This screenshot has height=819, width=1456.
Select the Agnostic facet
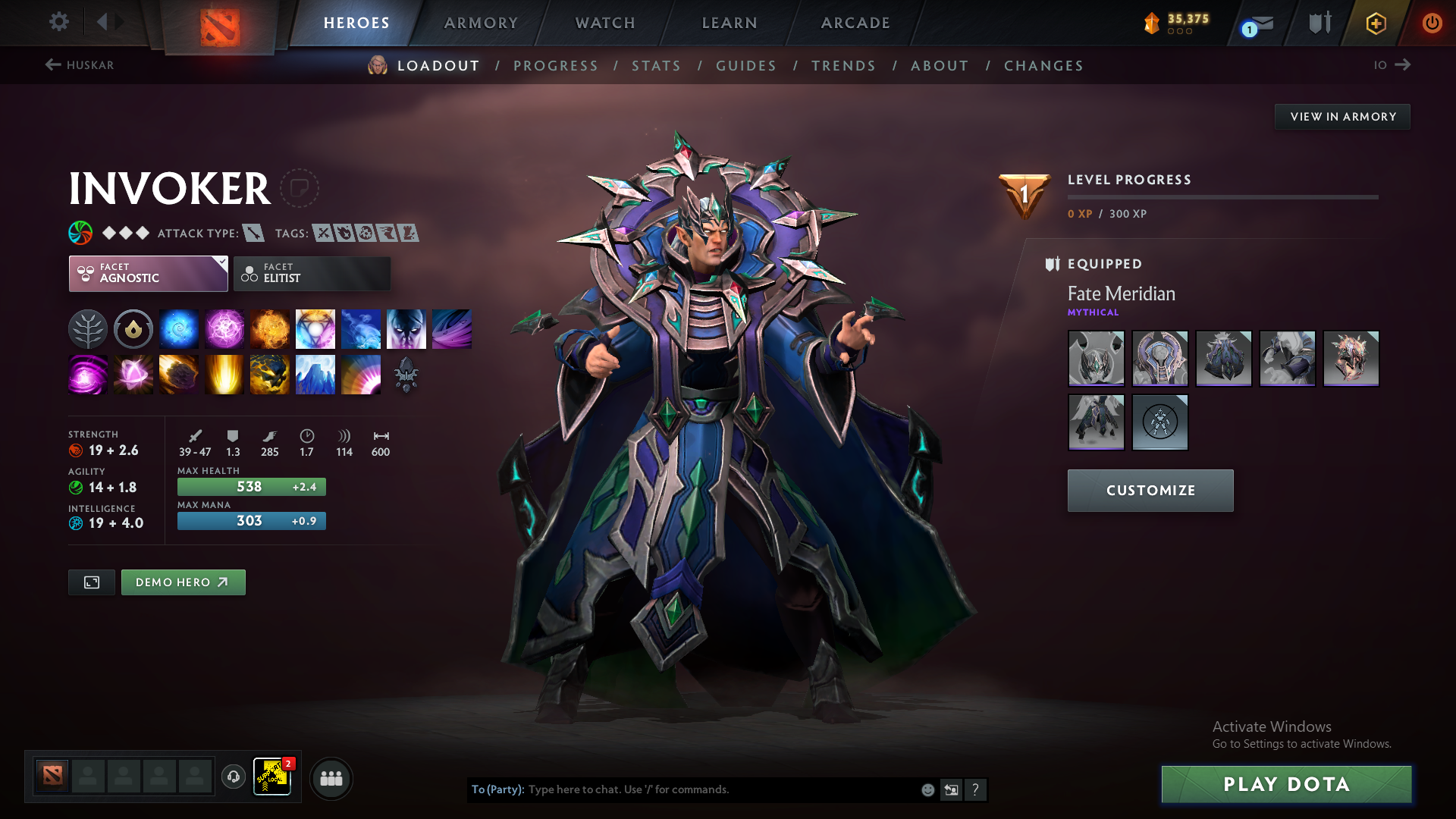coord(148,273)
